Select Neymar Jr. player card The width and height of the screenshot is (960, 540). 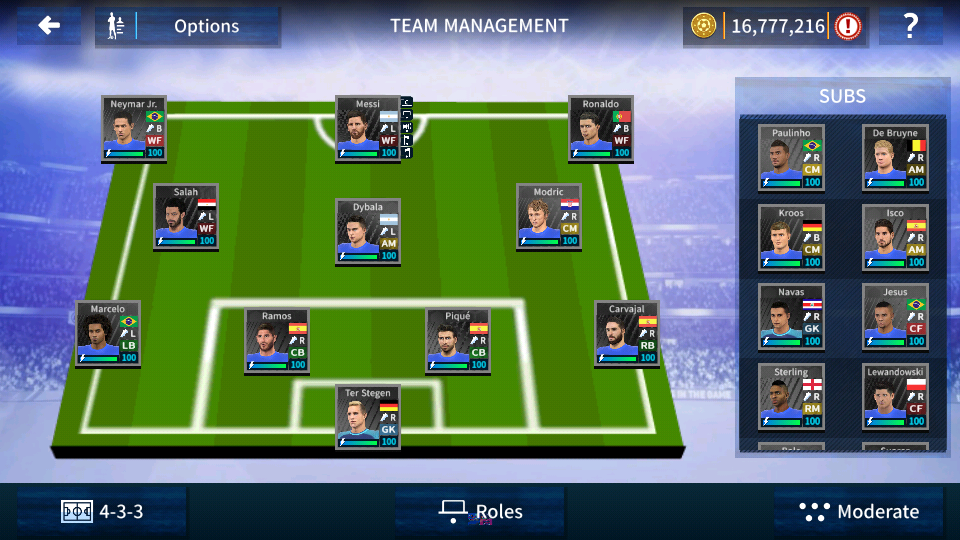pos(134,129)
